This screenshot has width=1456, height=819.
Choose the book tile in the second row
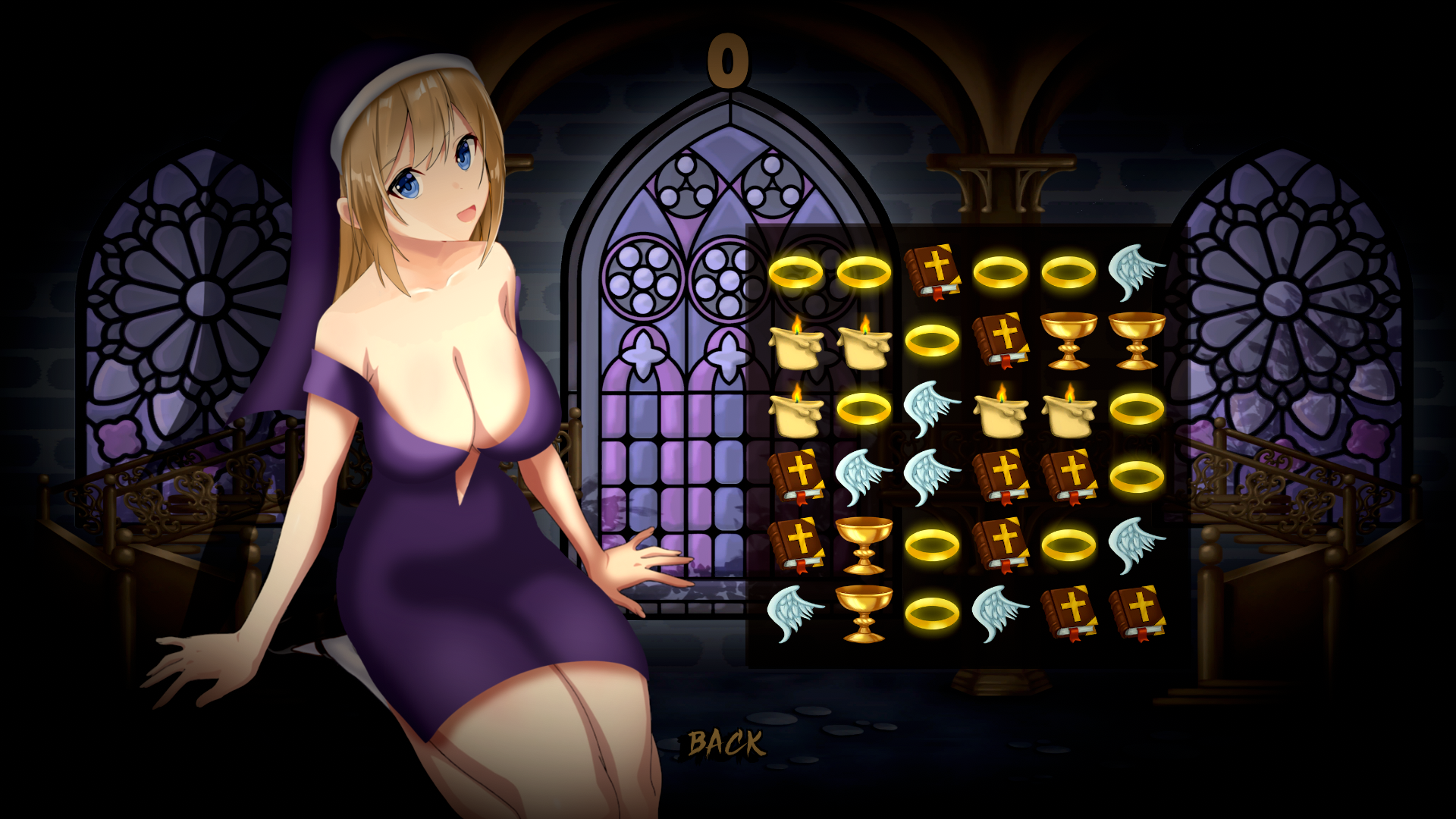tap(1000, 340)
